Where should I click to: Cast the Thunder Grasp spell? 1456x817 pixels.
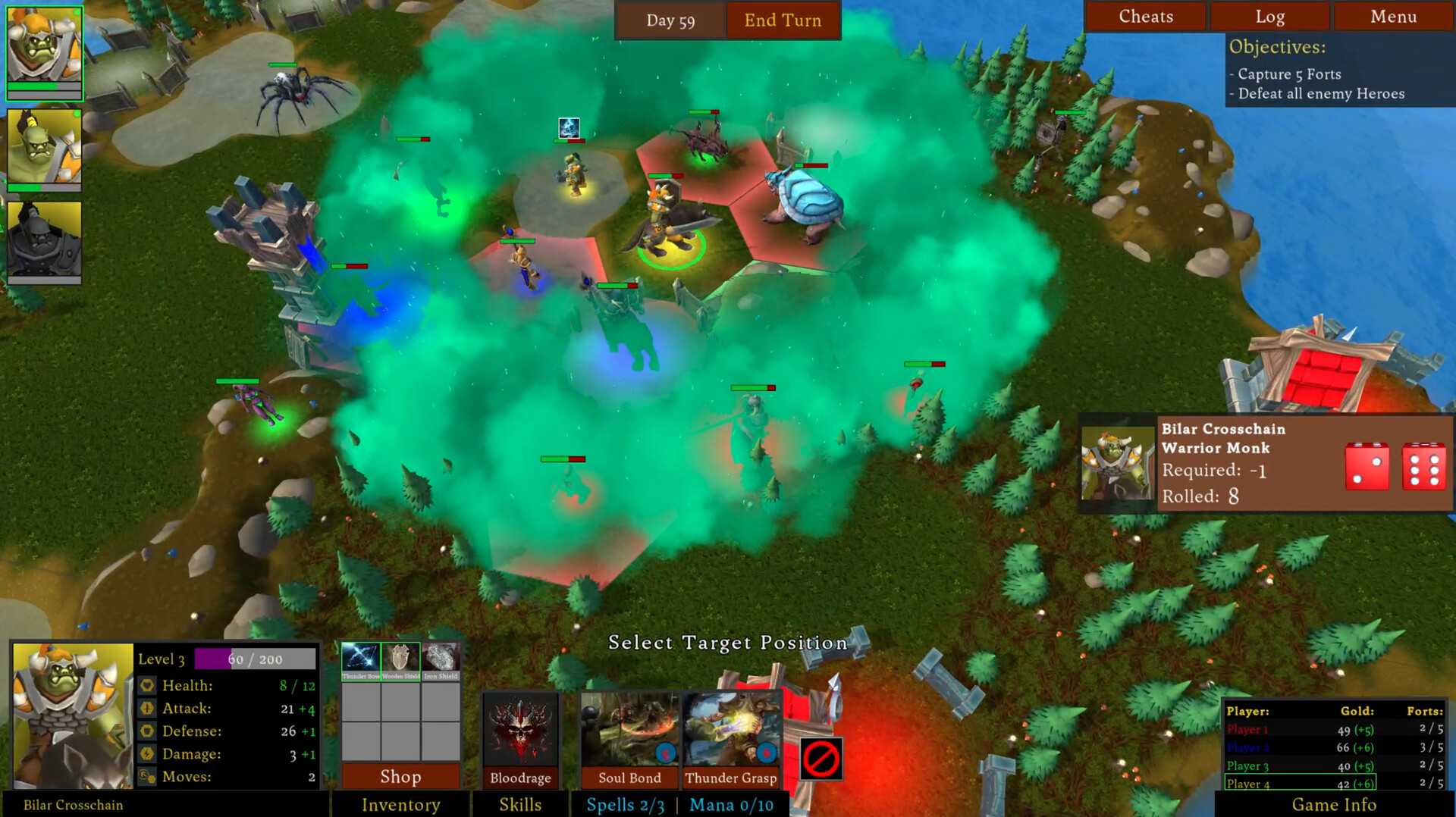[731, 731]
